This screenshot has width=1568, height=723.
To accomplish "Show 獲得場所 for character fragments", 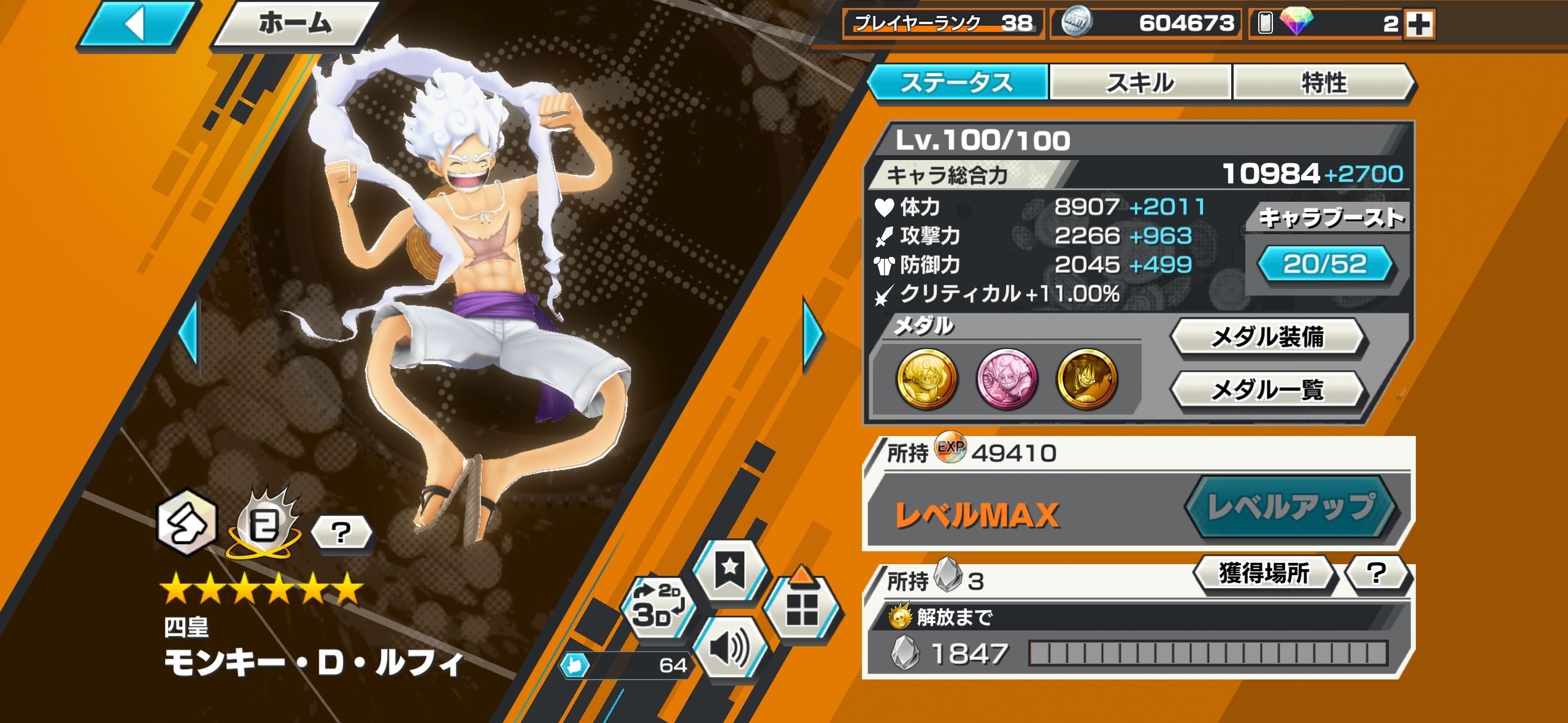I will [1264, 573].
